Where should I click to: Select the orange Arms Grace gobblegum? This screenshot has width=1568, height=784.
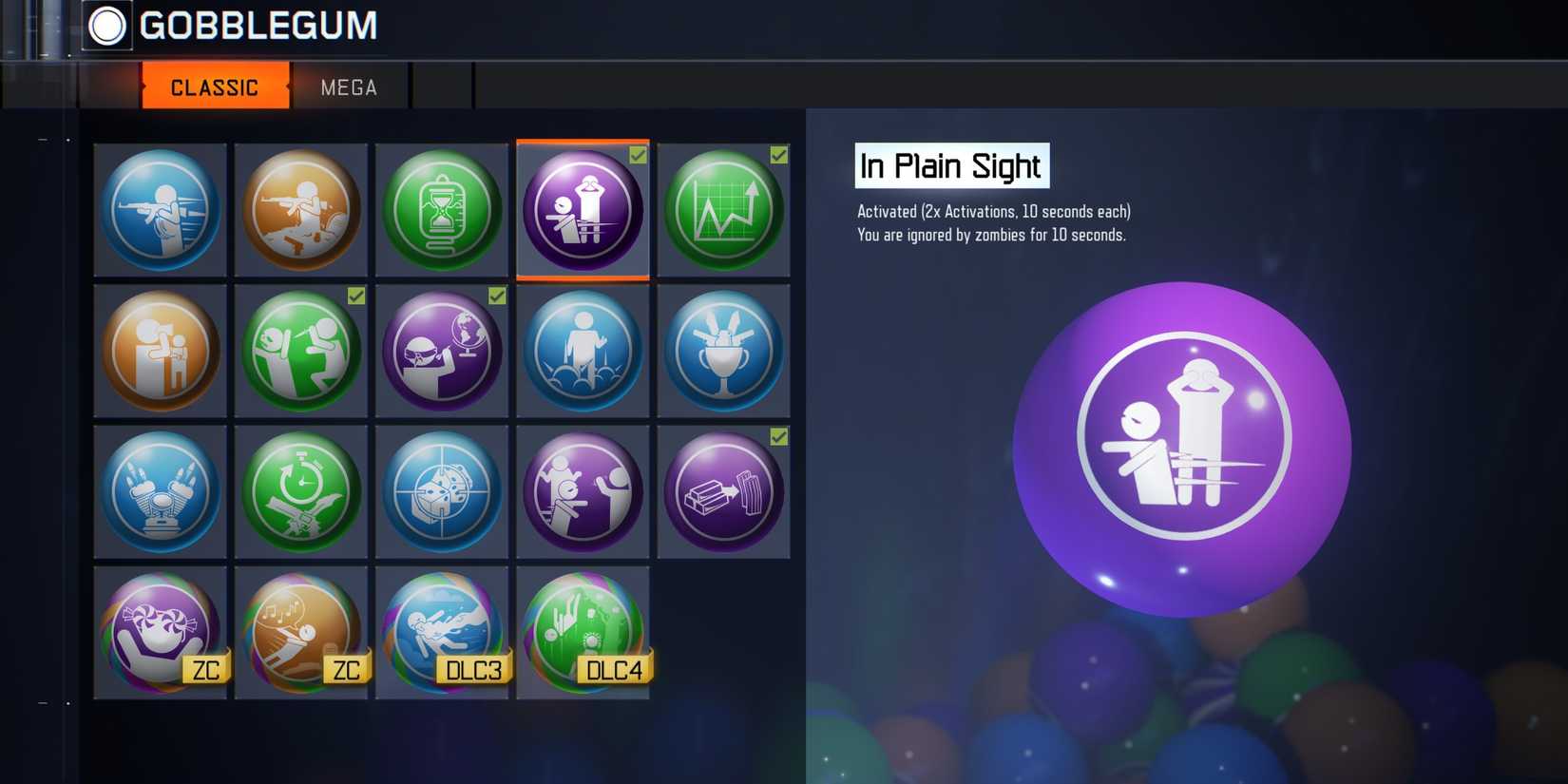coord(300,211)
